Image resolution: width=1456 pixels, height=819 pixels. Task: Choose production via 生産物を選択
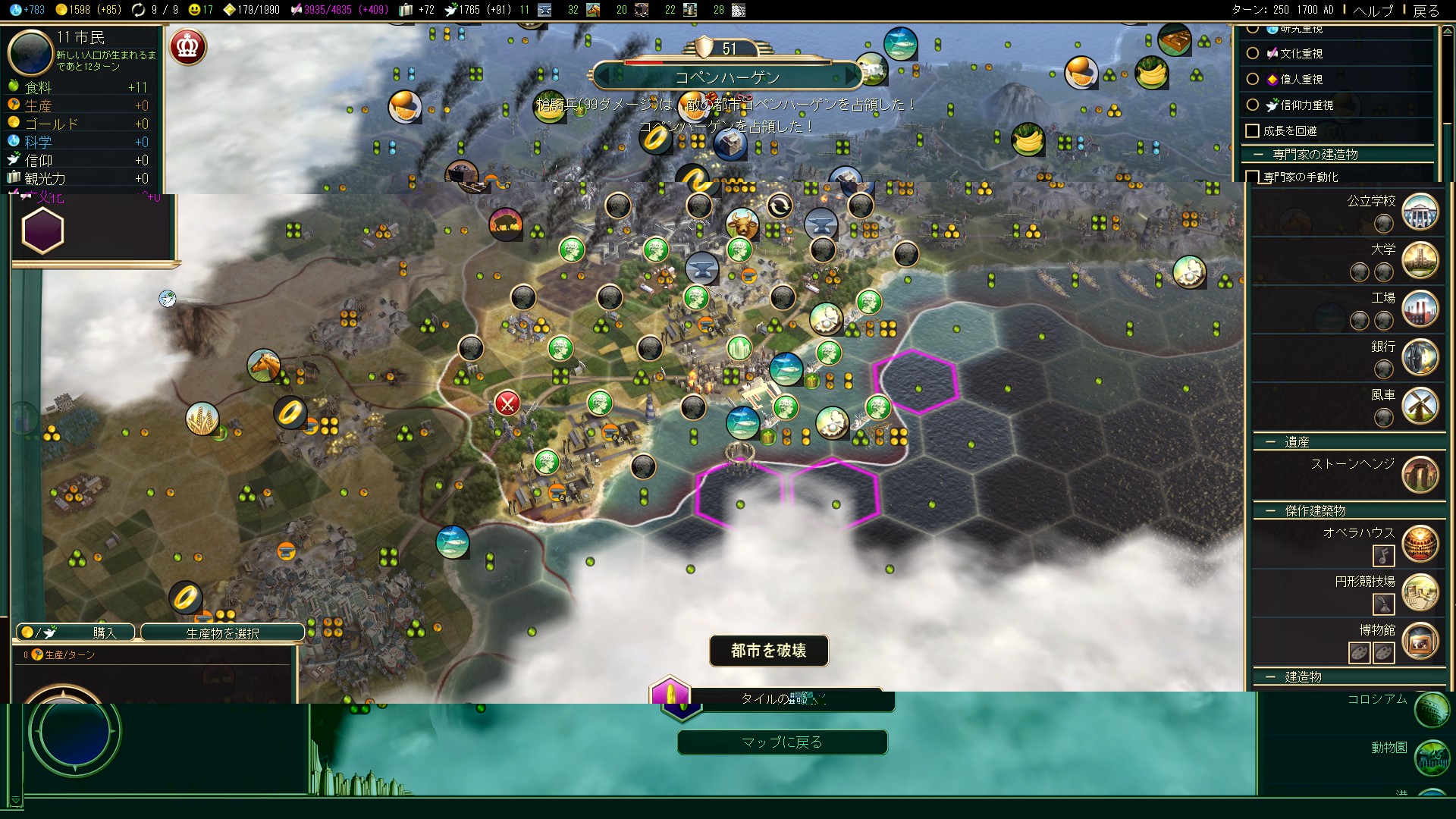click(222, 632)
